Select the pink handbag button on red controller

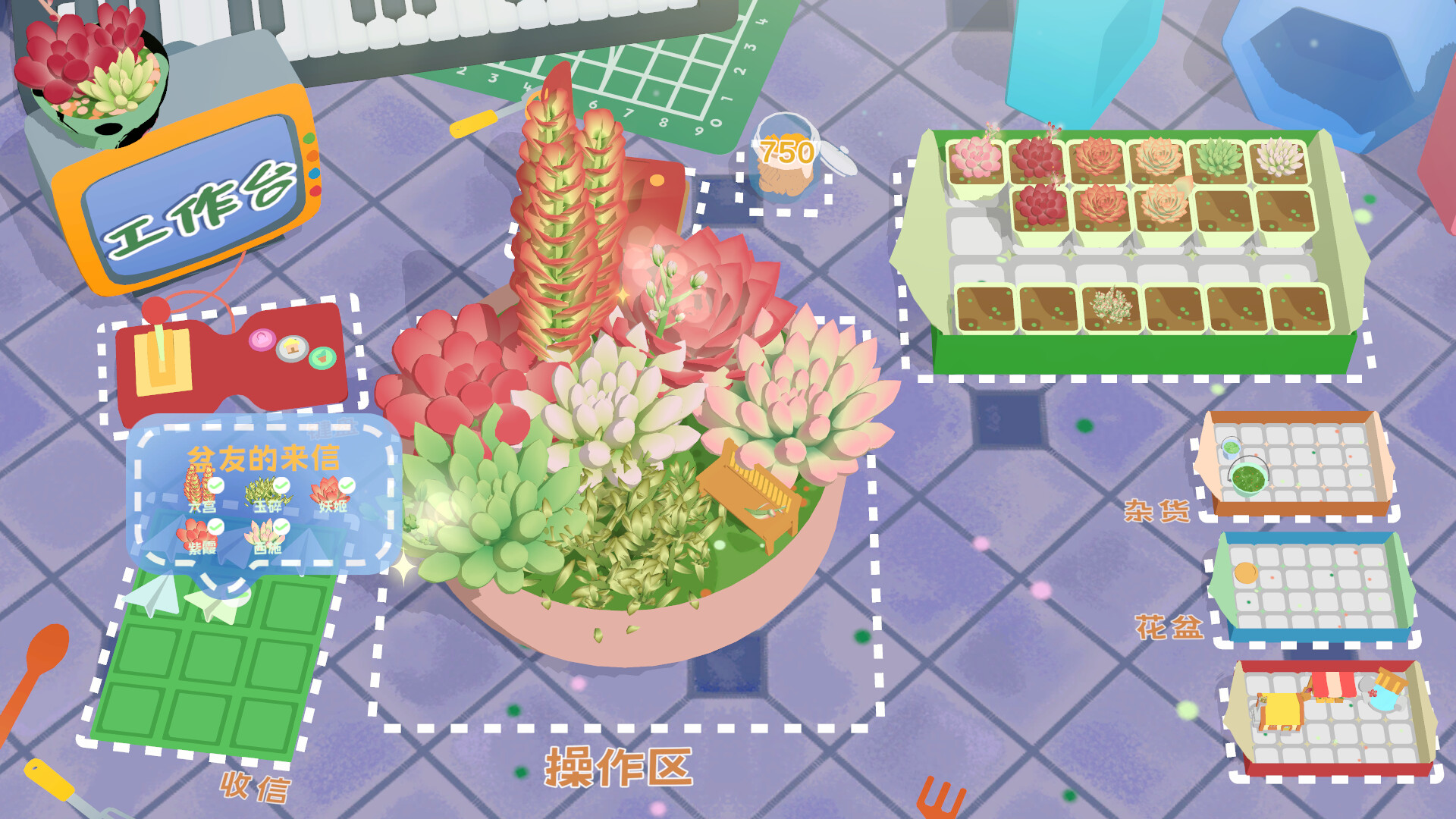(x=262, y=341)
